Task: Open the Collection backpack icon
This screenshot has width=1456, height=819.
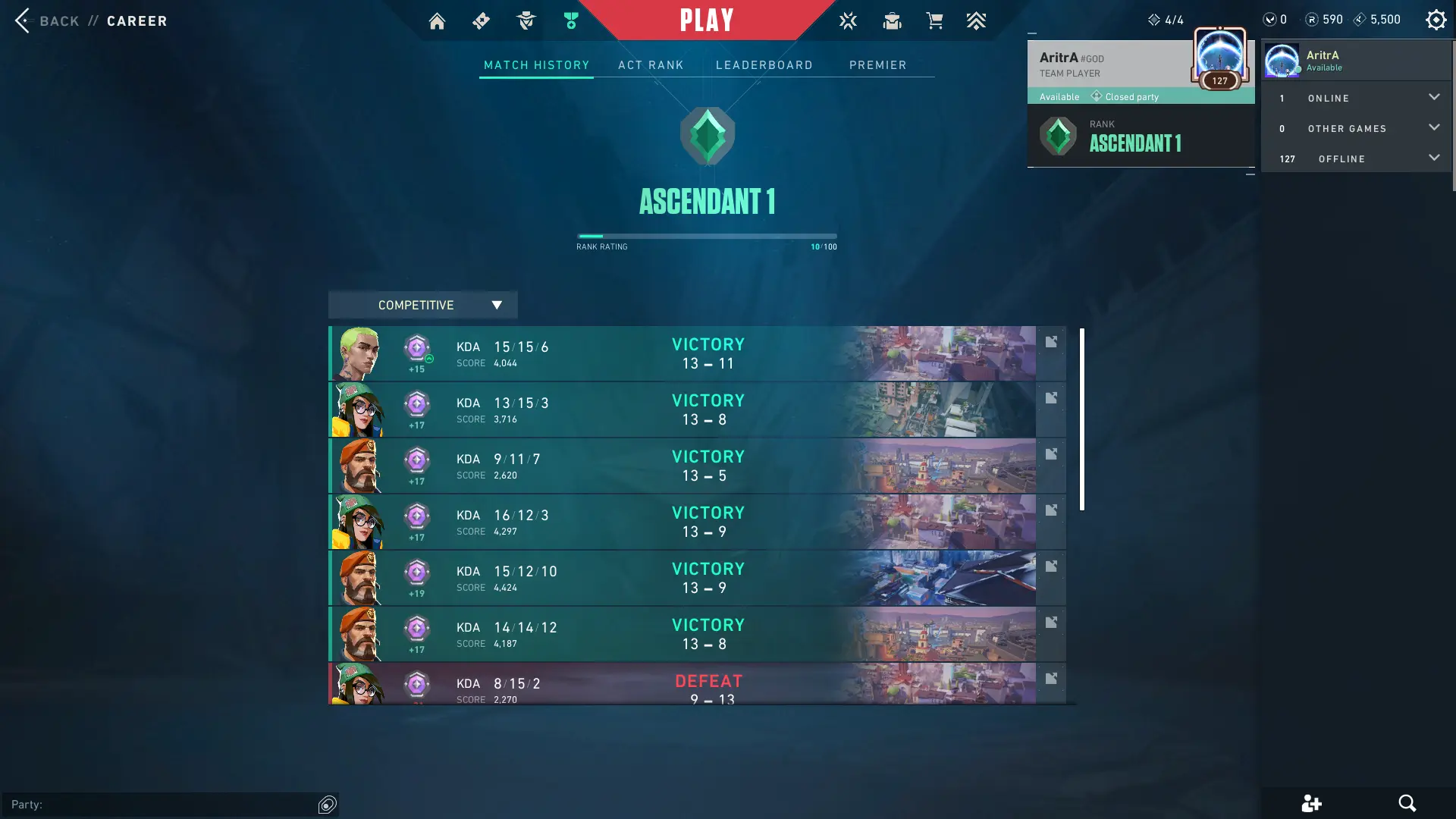Action: 892,21
